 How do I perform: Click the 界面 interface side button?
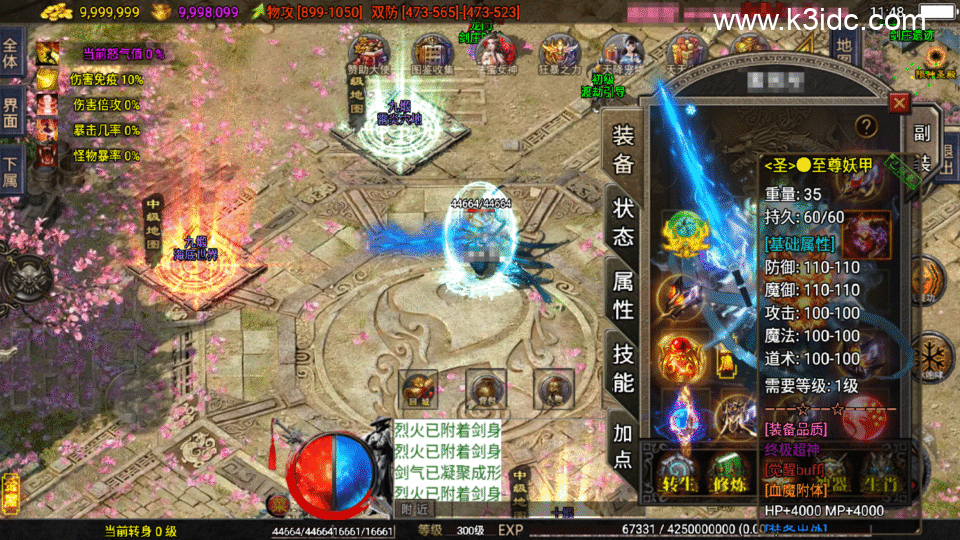click(x=11, y=111)
